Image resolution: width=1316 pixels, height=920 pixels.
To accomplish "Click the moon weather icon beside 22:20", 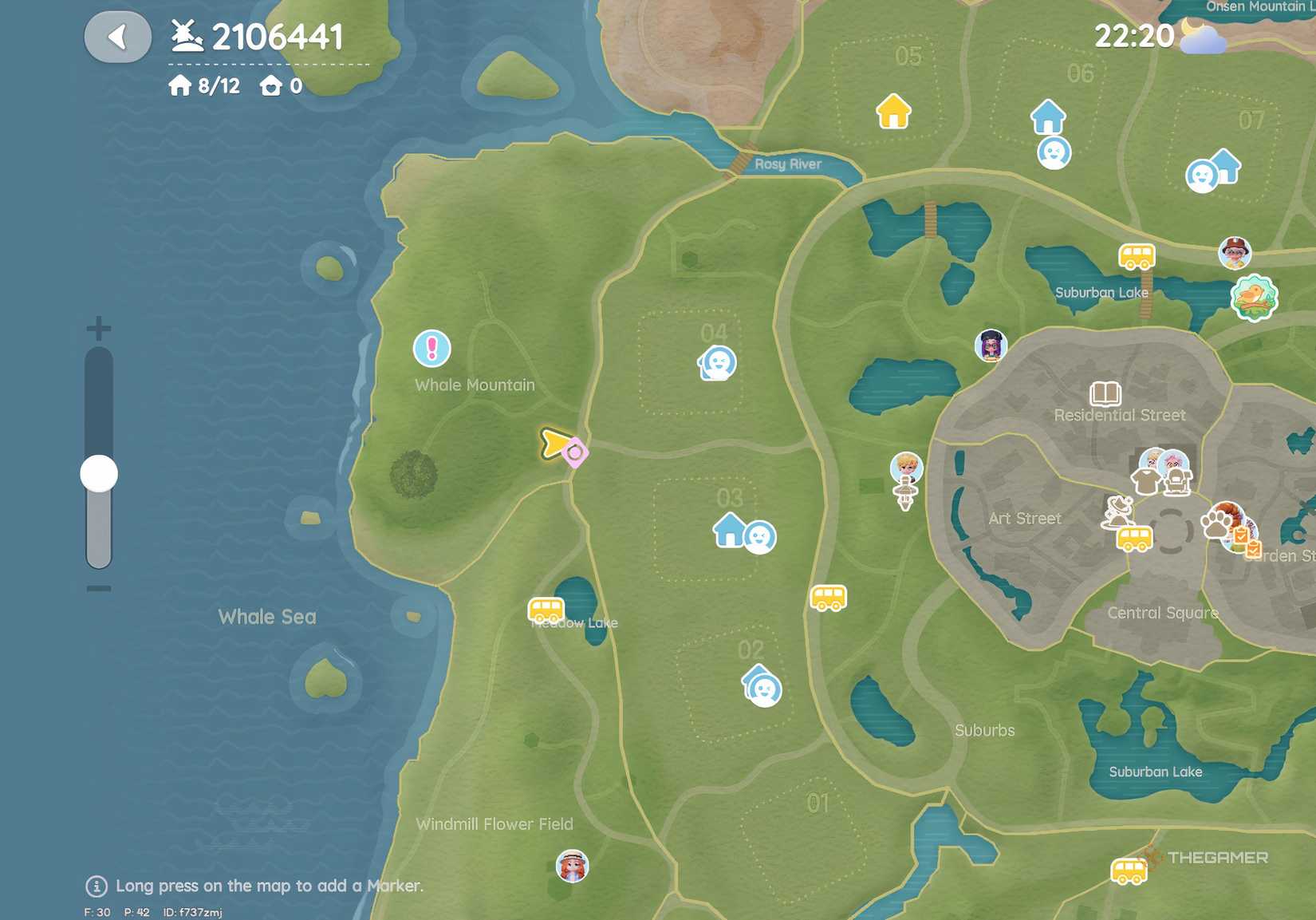I will [1199, 36].
